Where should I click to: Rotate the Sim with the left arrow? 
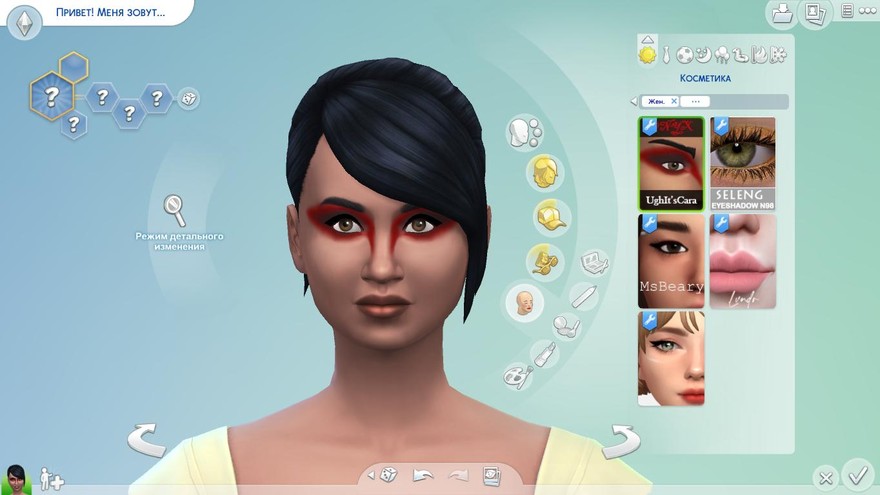(146, 439)
